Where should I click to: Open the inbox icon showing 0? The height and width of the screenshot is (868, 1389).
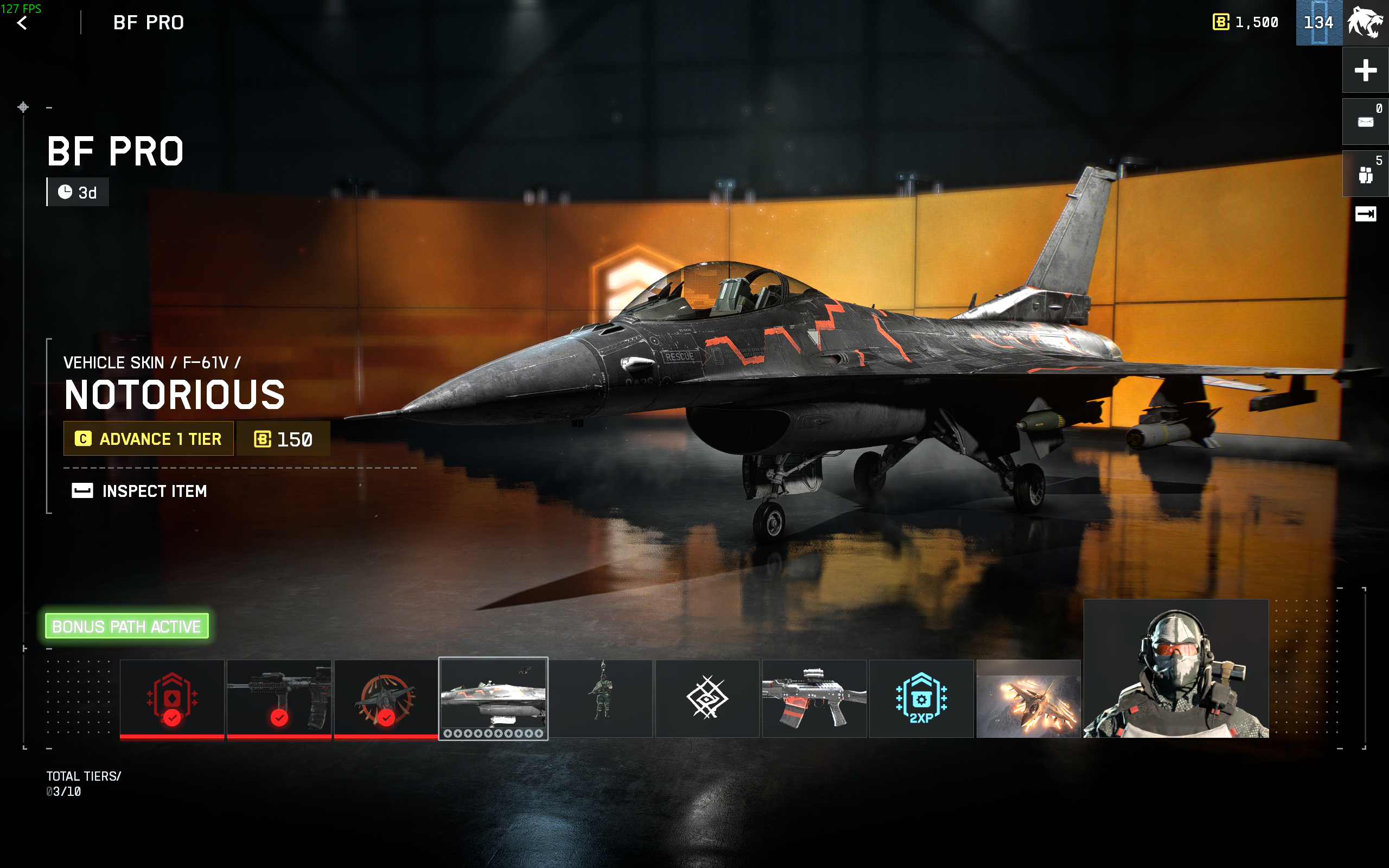tap(1366, 122)
